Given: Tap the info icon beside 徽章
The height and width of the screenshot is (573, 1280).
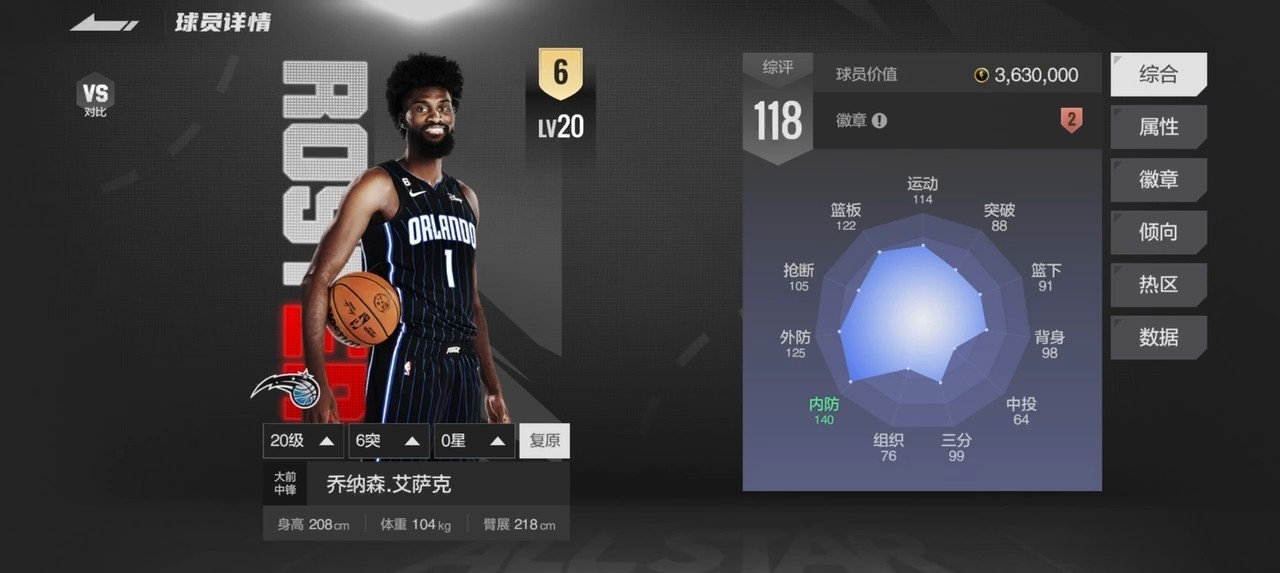Looking at the screenshot, I should pos(879,121).
